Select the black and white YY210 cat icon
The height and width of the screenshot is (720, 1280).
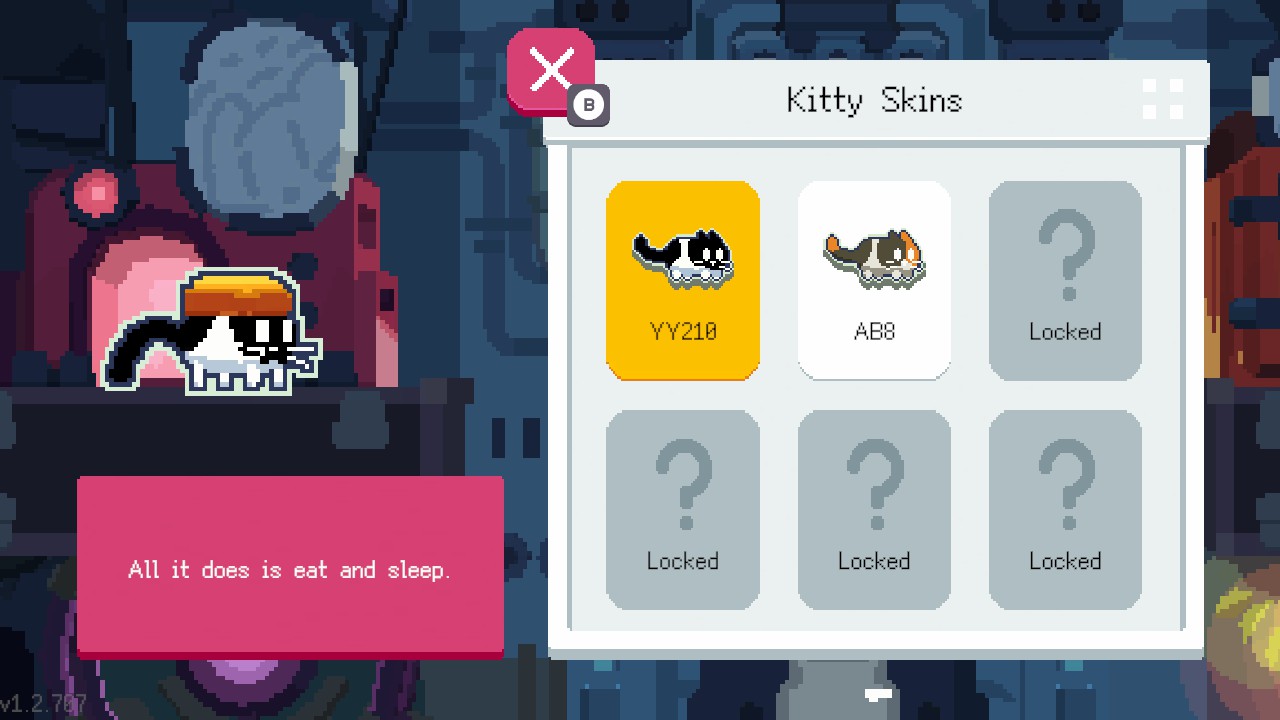point(683,255)
